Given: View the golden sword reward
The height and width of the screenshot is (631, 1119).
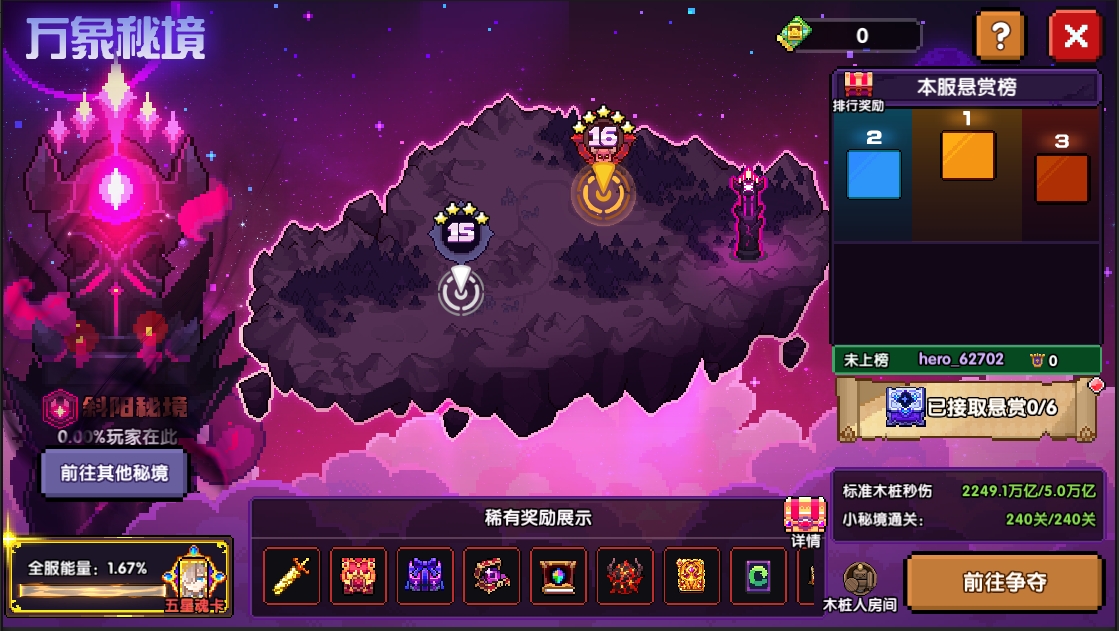Looking at the screenshot, I should [x=292, y=576].
